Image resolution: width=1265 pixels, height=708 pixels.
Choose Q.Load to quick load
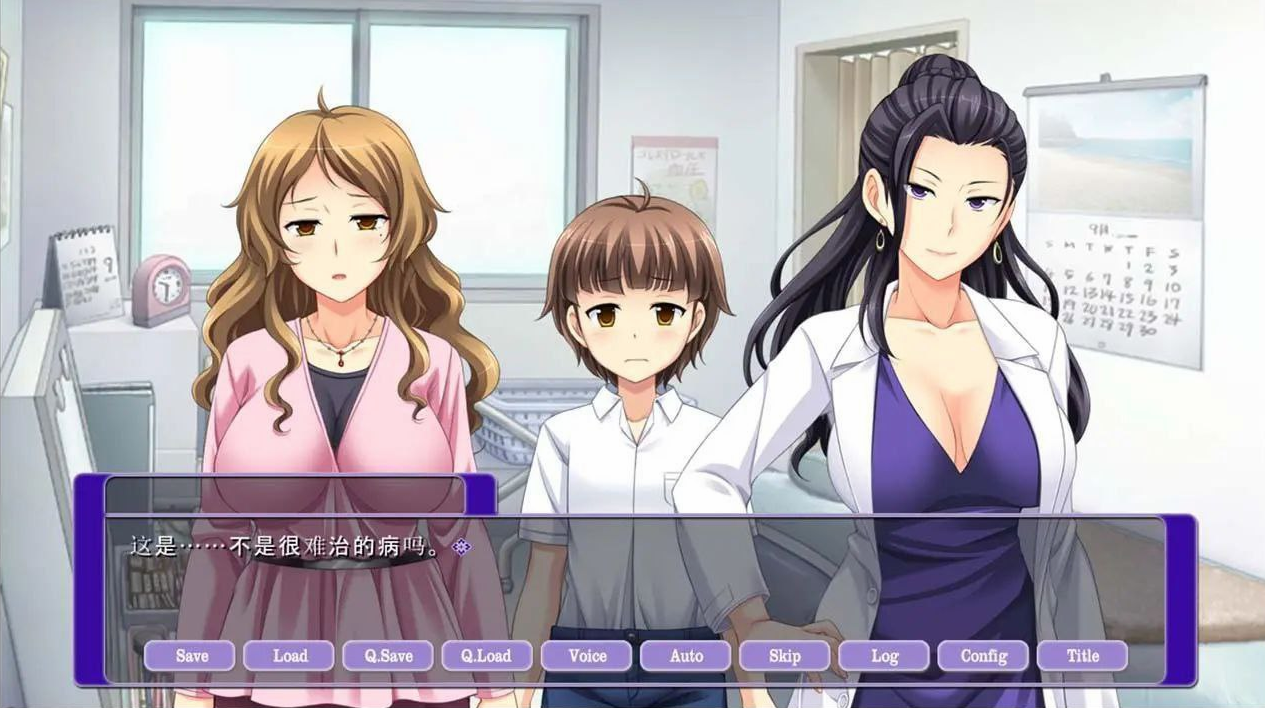(x=487, y=656)
